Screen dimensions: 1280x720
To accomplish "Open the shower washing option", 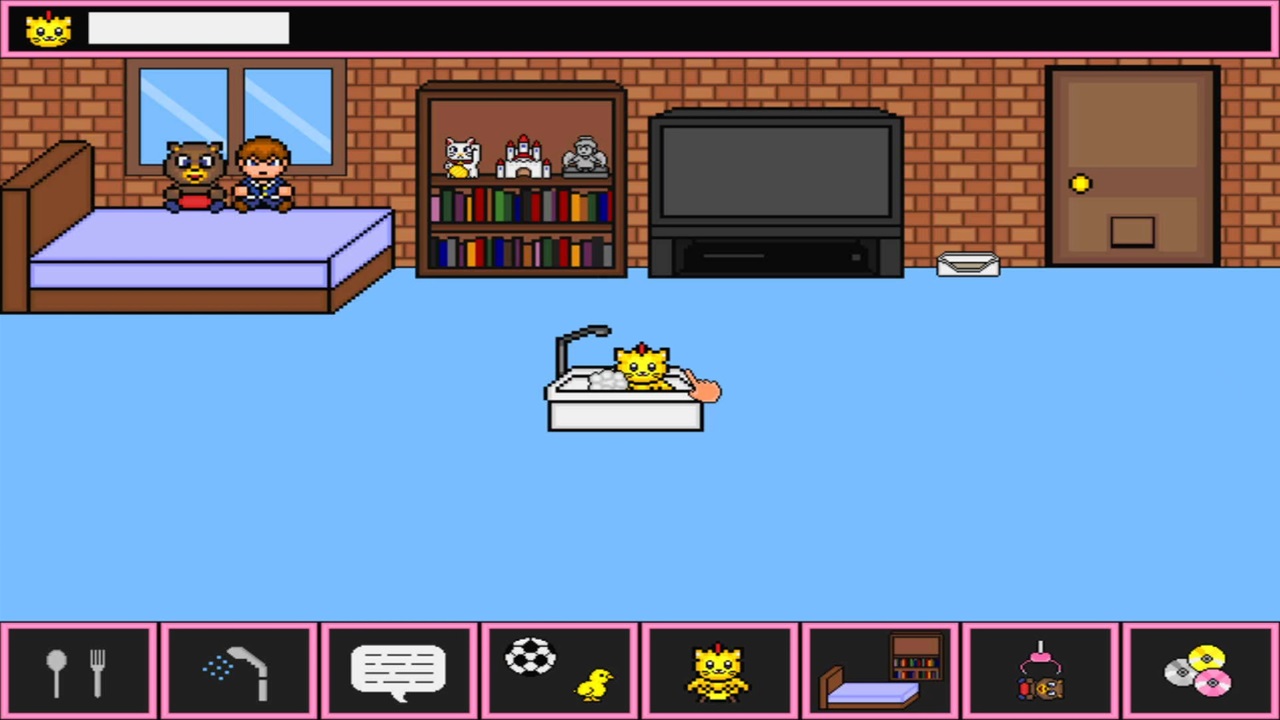I will click(239, 668).
